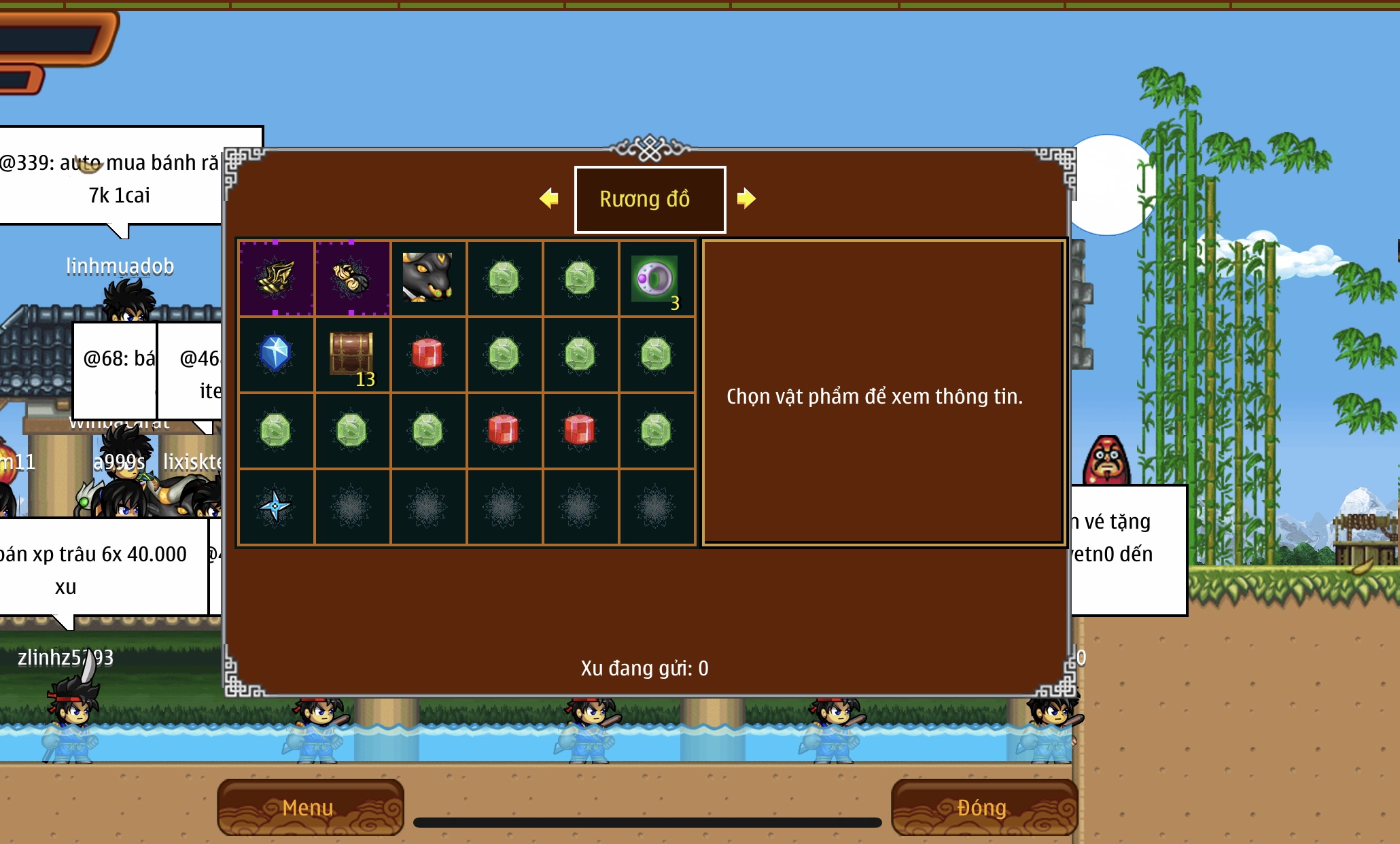Select the black wolf mask item
This screenshot has height=844, width=1400.
(x=427, y=278)
